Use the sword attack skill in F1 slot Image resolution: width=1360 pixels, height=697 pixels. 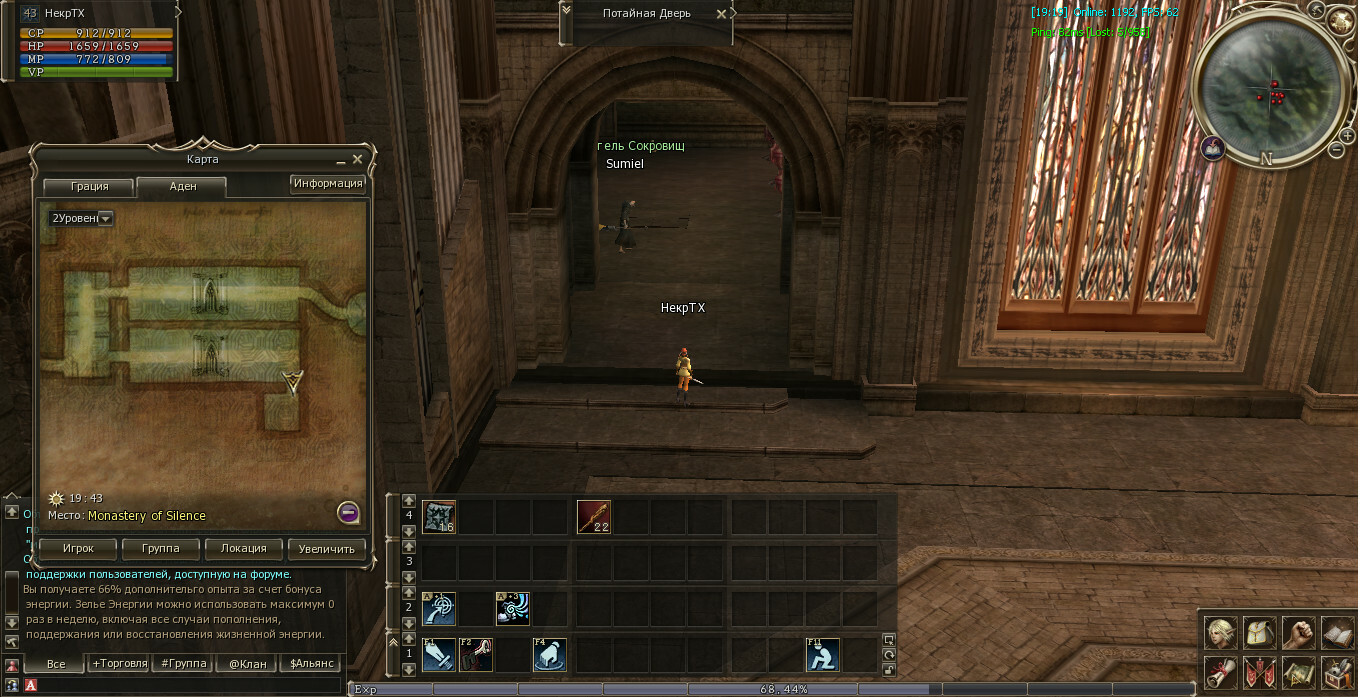pyautogui.click(x=439, y=655)
